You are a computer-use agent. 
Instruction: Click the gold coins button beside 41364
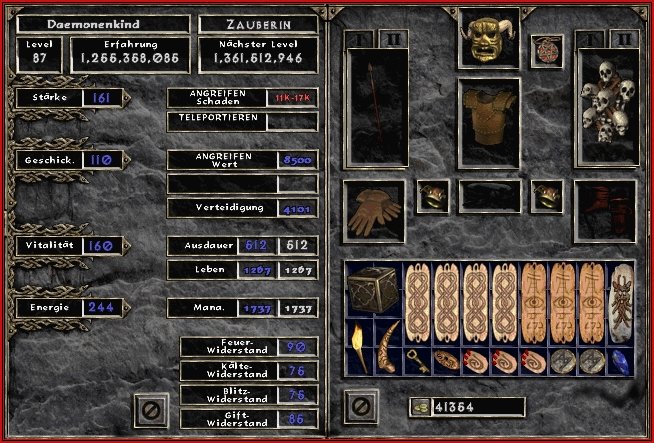(x=419, y=406)
